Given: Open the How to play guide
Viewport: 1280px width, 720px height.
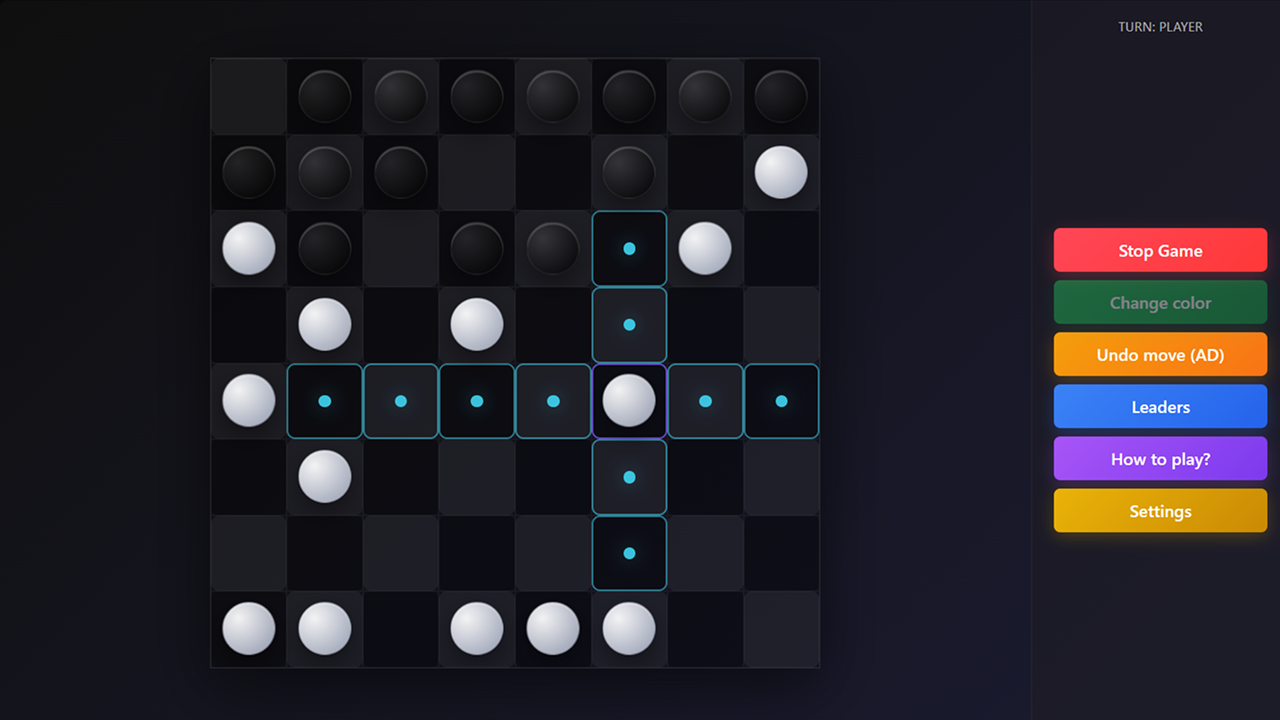Looking at the screenshot, I should pos(1160,458).
